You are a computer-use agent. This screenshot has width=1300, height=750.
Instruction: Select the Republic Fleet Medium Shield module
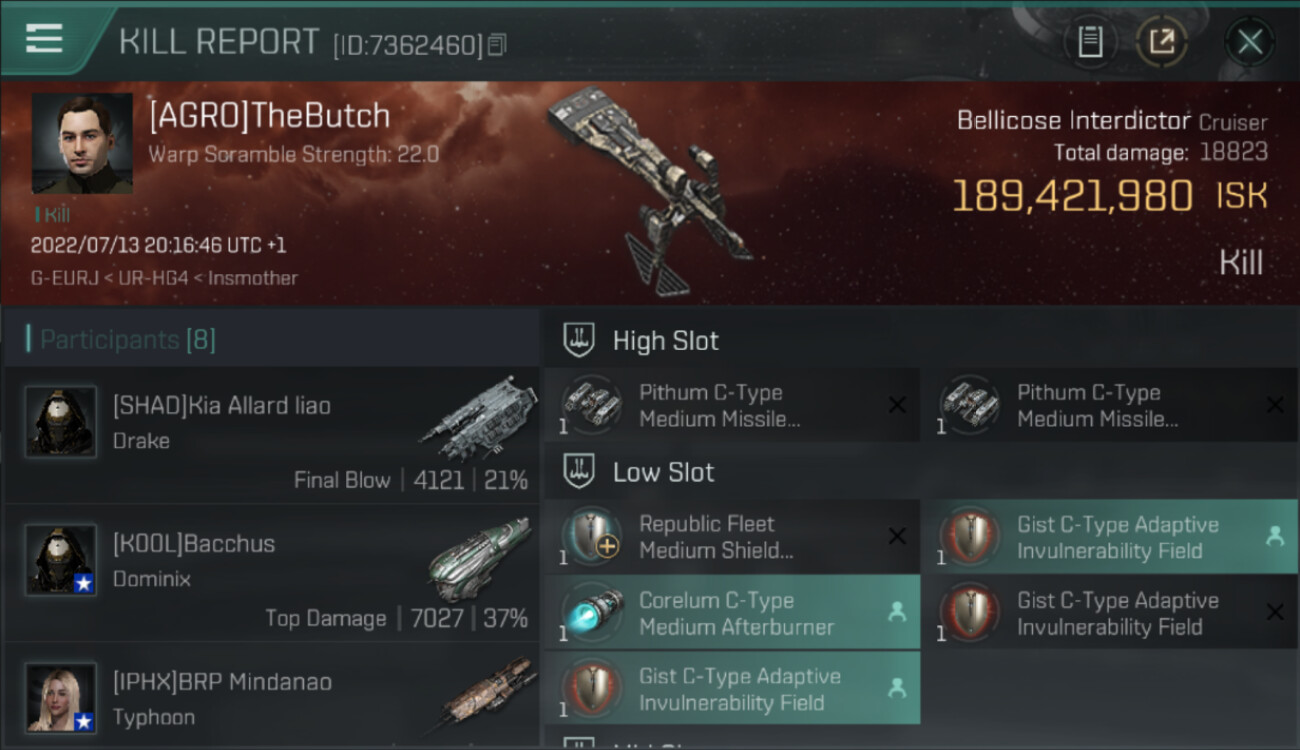[731, 537]
